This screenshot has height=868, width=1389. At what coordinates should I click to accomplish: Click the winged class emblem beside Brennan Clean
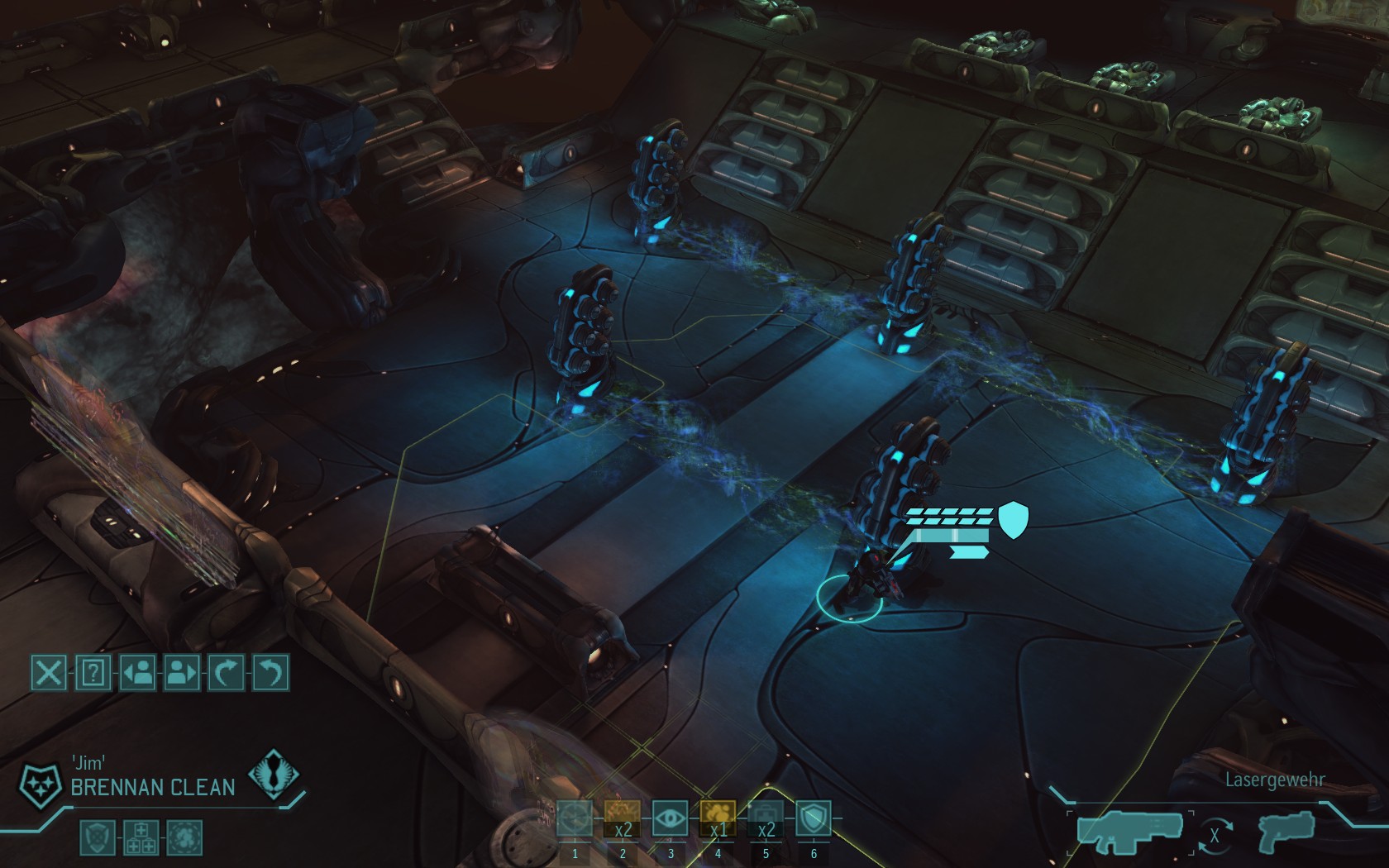[274, 775]
